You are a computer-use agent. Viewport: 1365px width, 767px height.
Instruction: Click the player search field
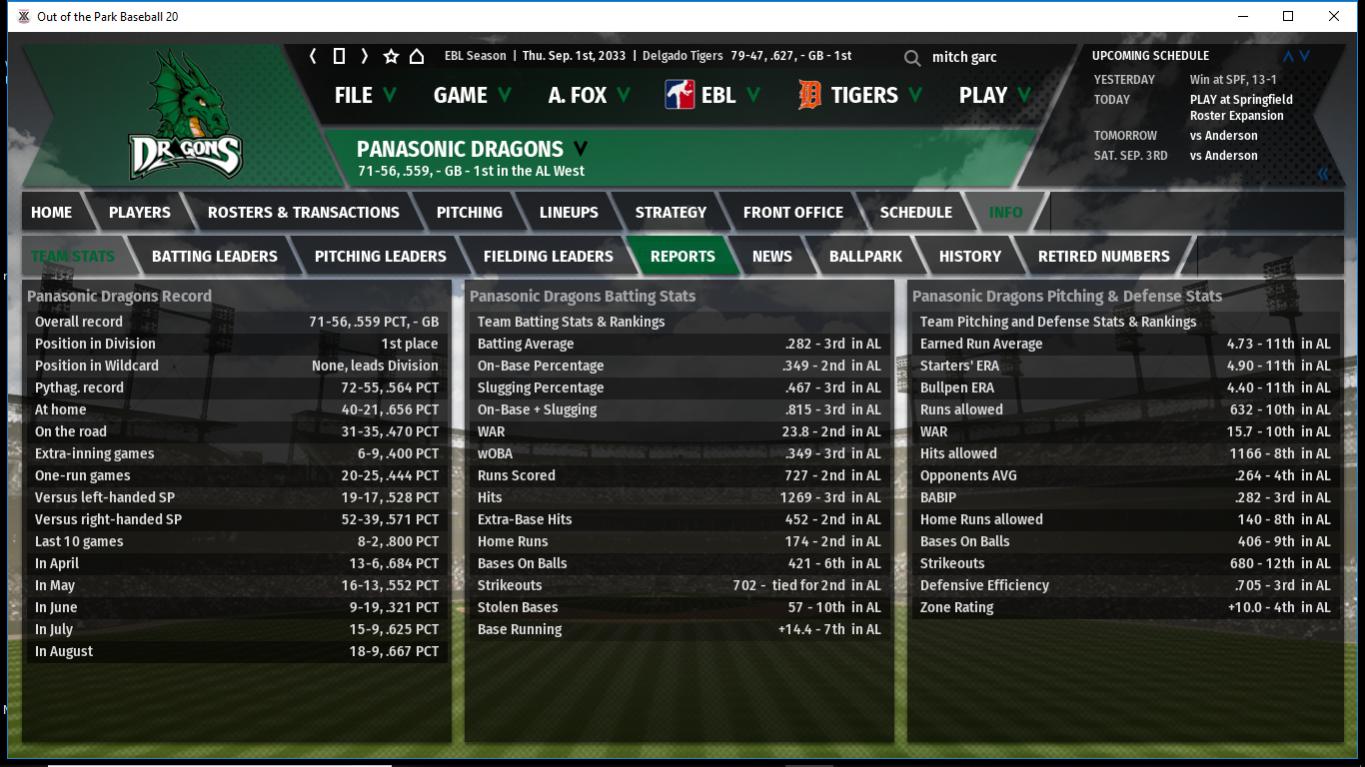point(990,57)
